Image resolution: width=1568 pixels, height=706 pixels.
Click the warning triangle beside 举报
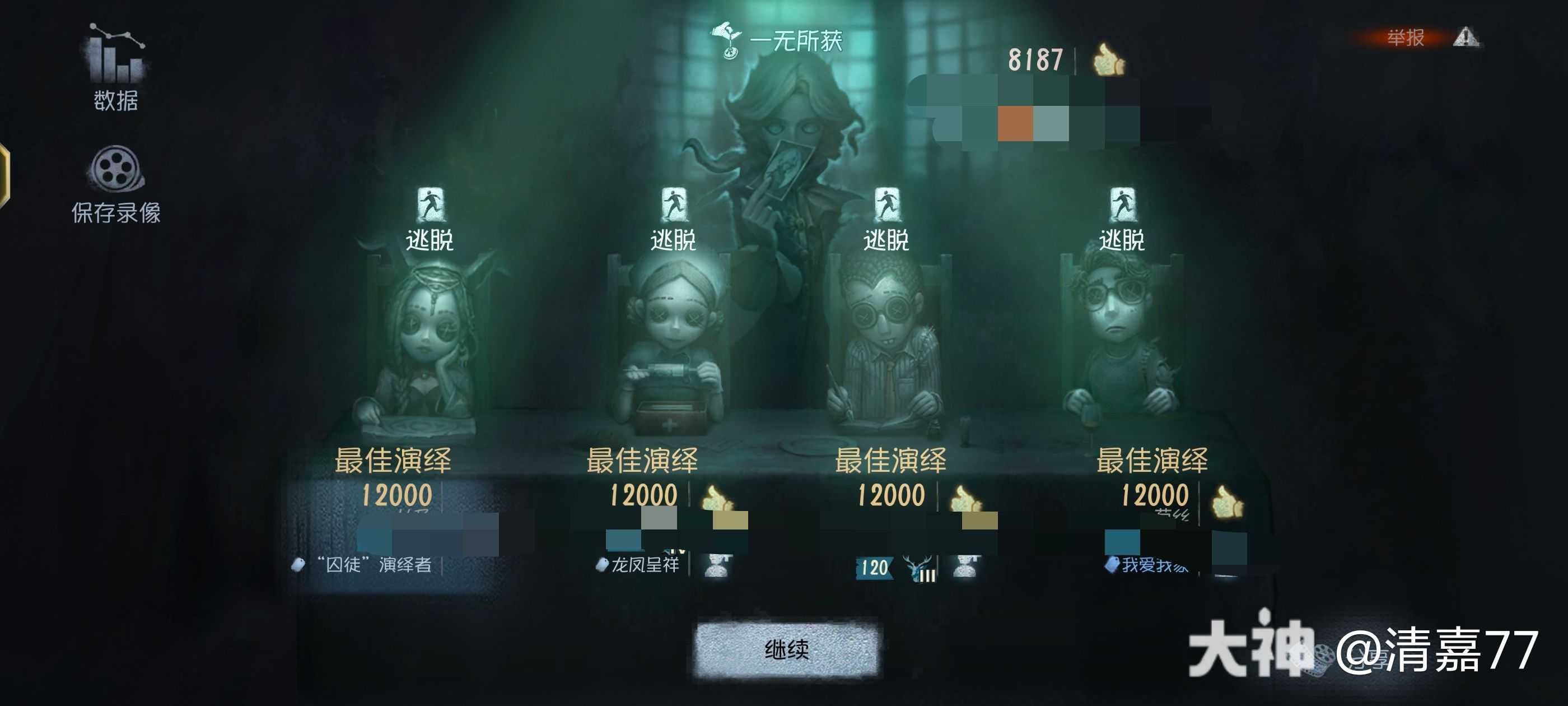pos(1466,38)
